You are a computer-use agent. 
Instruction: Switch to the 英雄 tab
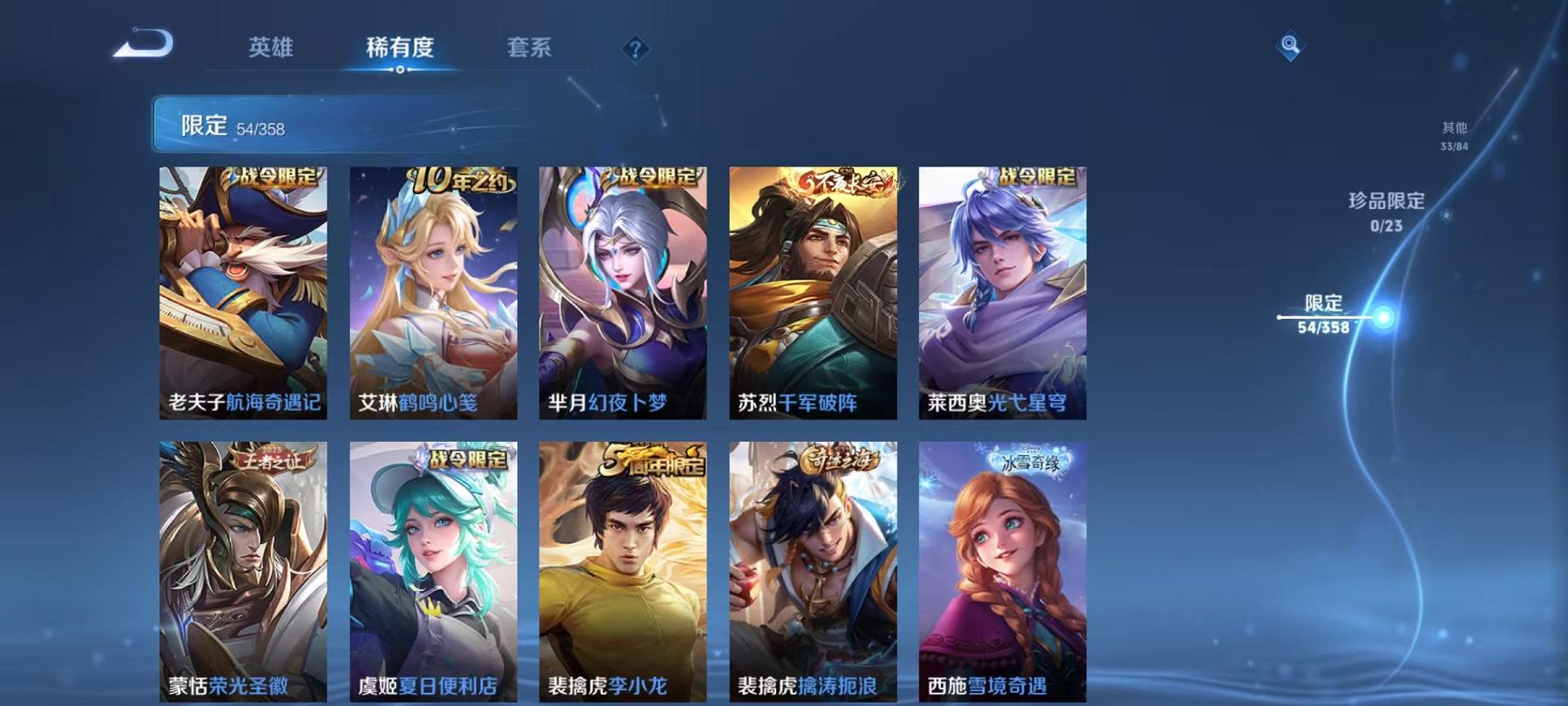[x=270, y=50]
